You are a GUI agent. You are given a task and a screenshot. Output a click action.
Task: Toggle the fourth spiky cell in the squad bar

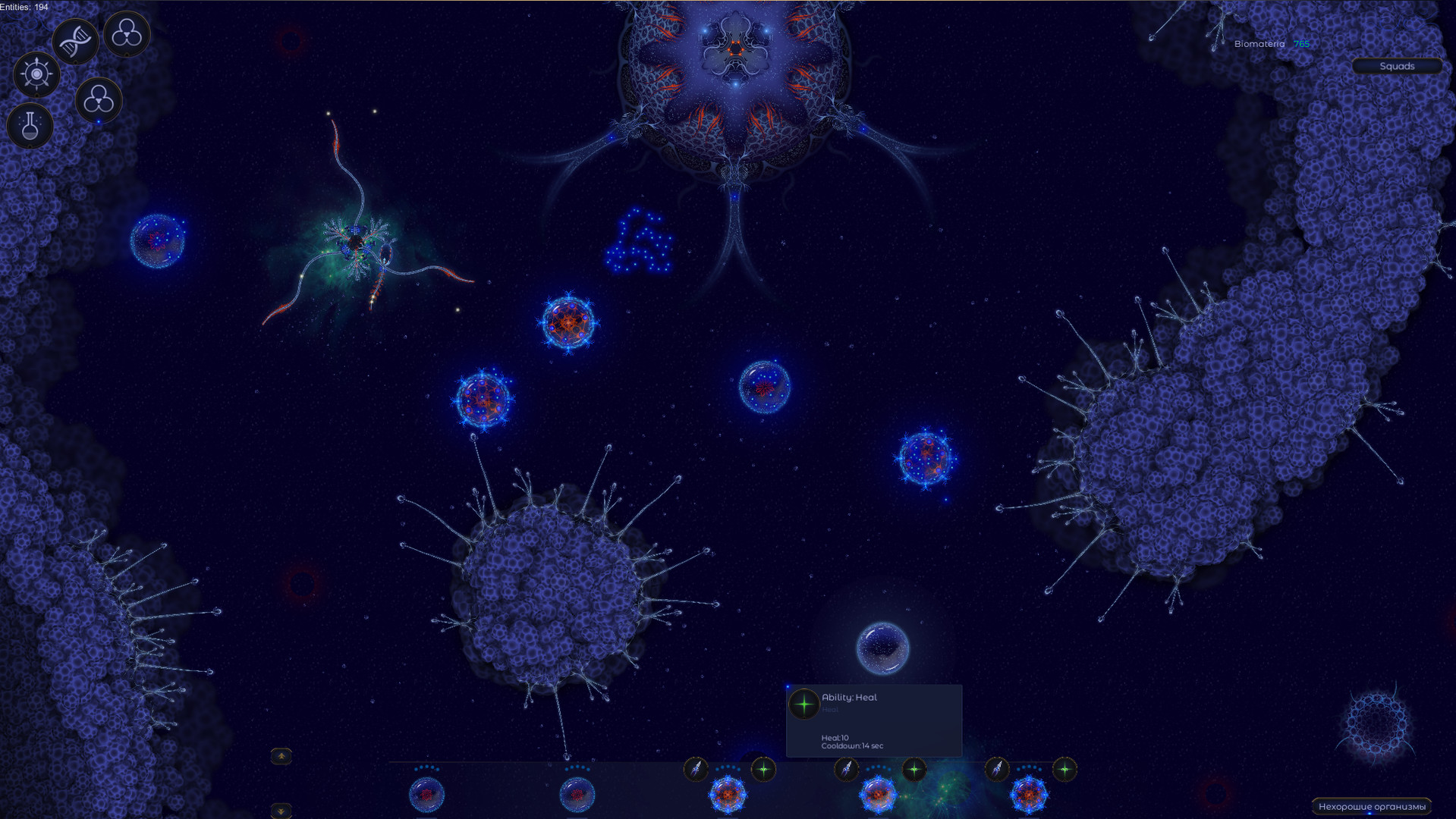(x=880, y=793)
